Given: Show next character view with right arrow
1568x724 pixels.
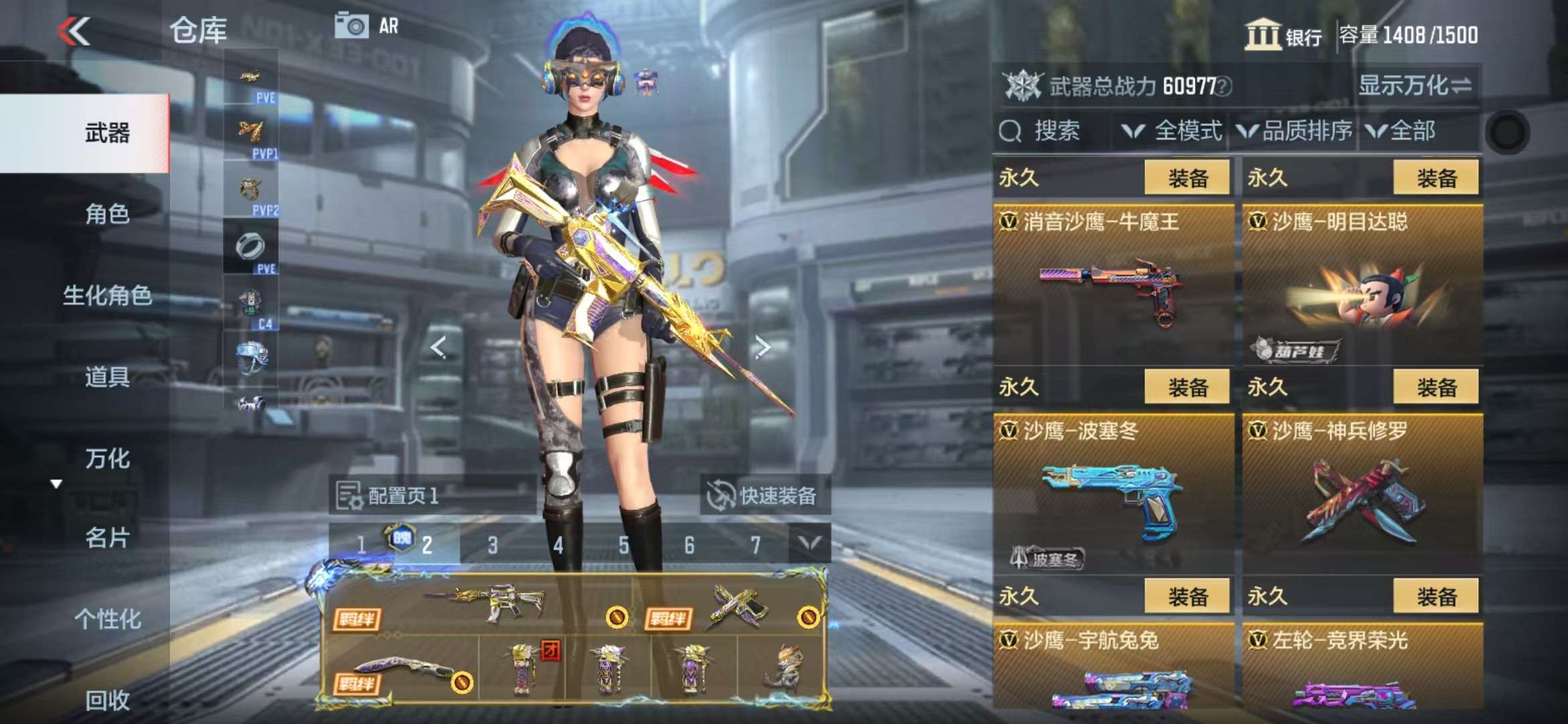Looking at the screenshot, I should (x=762, y=347).
